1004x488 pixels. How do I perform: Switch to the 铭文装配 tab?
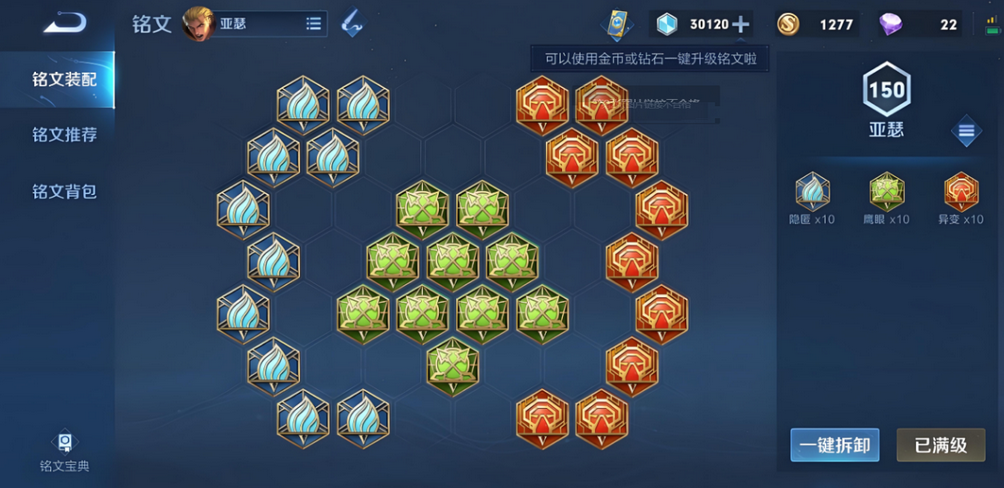tap(64, 79)
